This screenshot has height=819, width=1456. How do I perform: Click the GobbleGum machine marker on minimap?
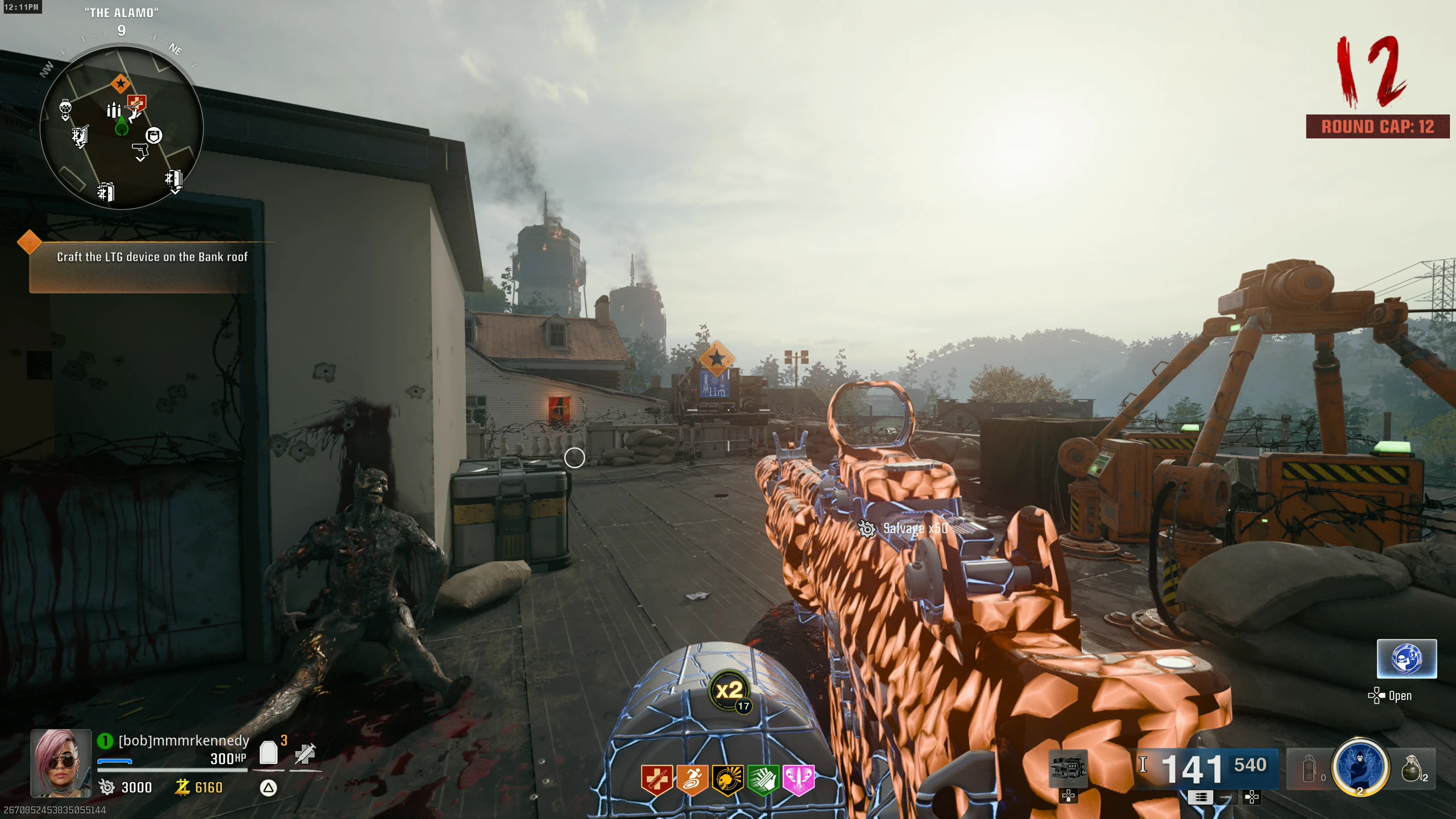(65, 108)
